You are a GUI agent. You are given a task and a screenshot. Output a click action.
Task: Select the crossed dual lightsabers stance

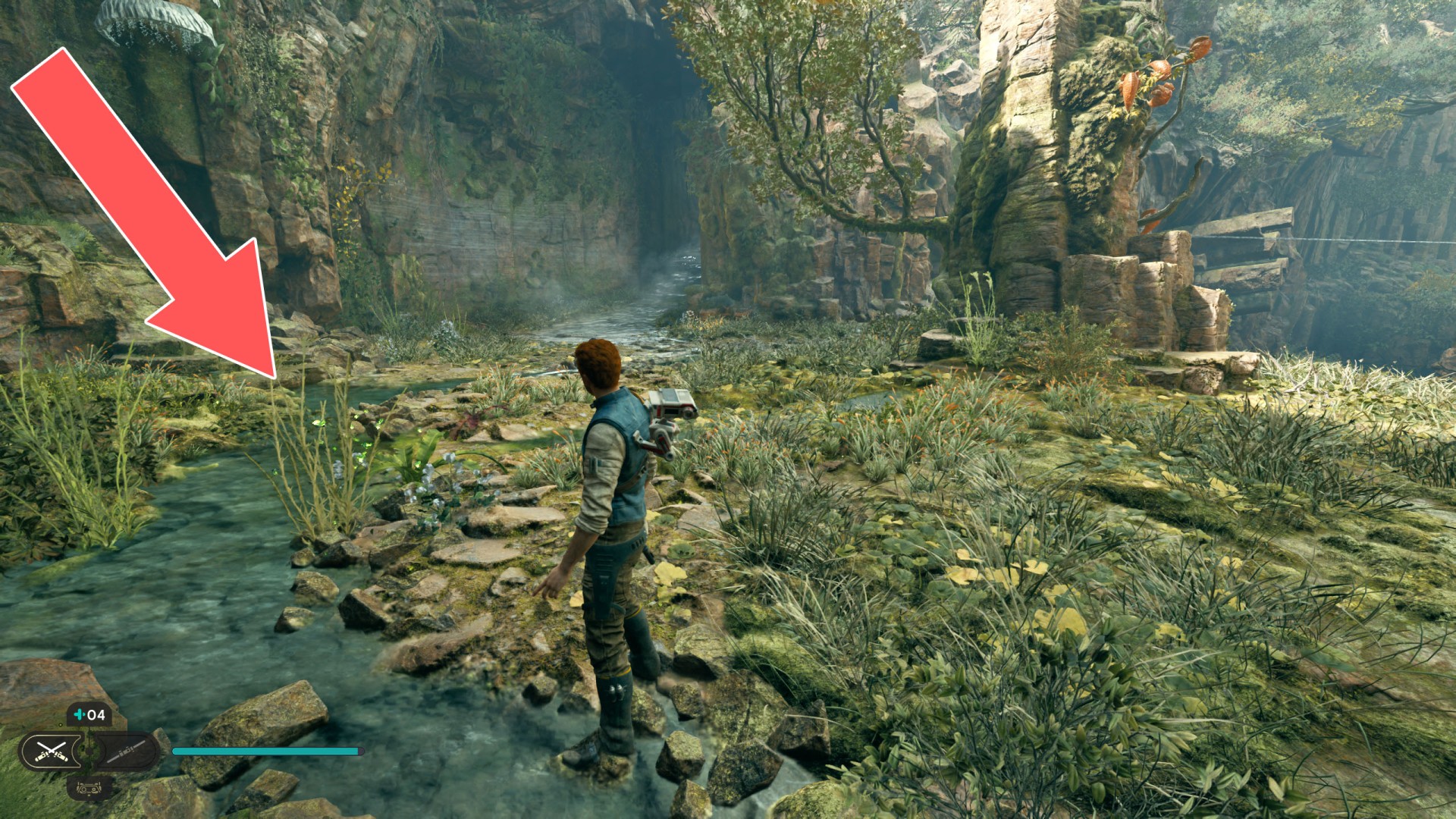tap(52, 752)
